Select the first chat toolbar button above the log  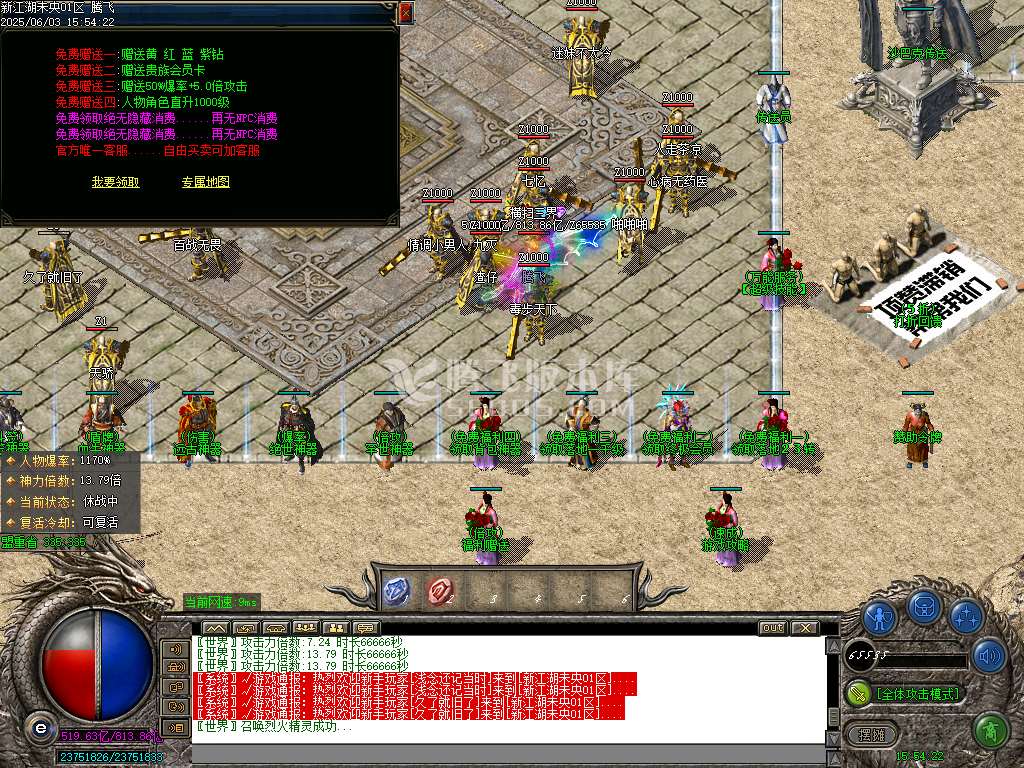215,628
